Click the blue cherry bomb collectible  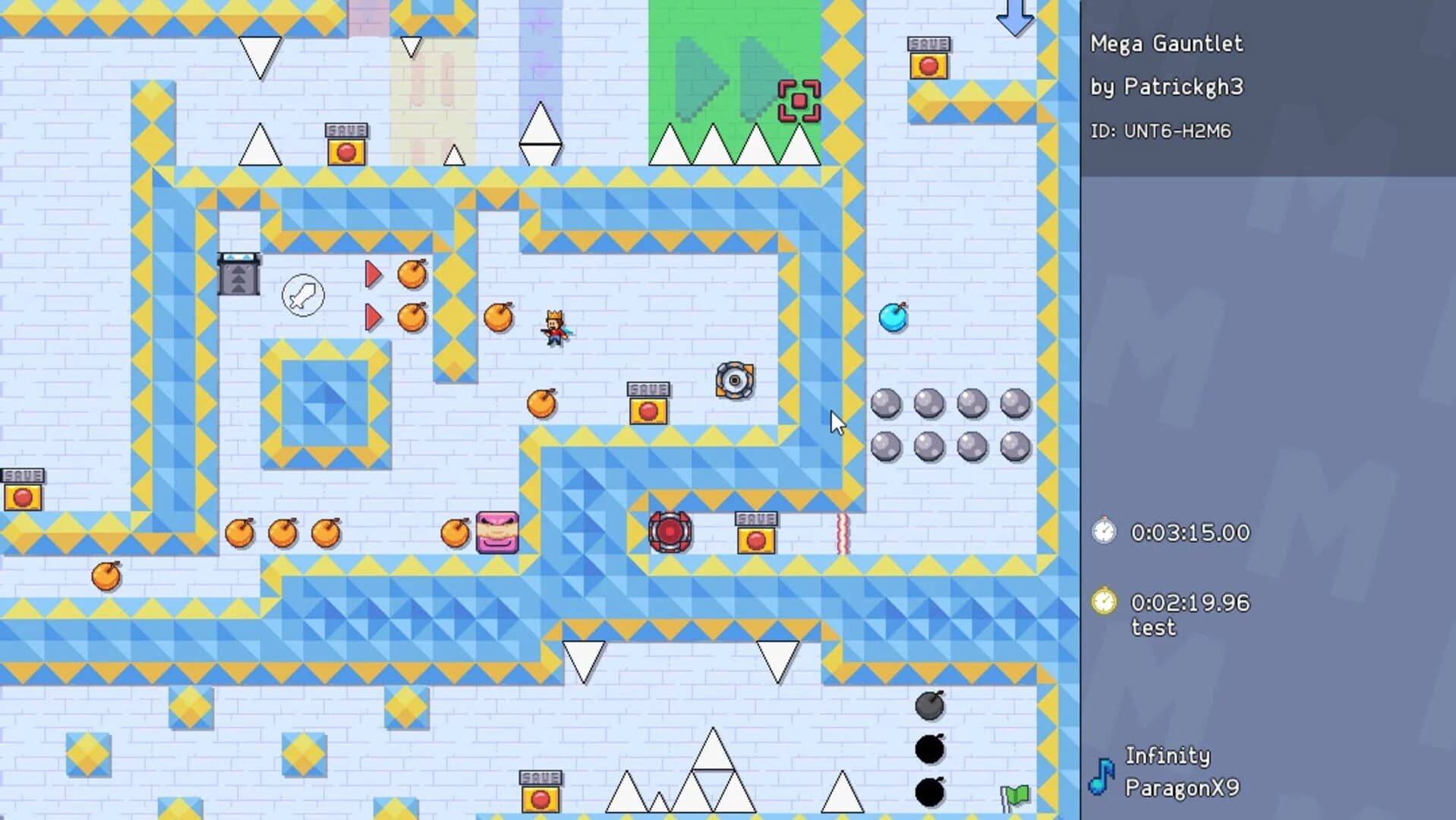click(893, 319)
